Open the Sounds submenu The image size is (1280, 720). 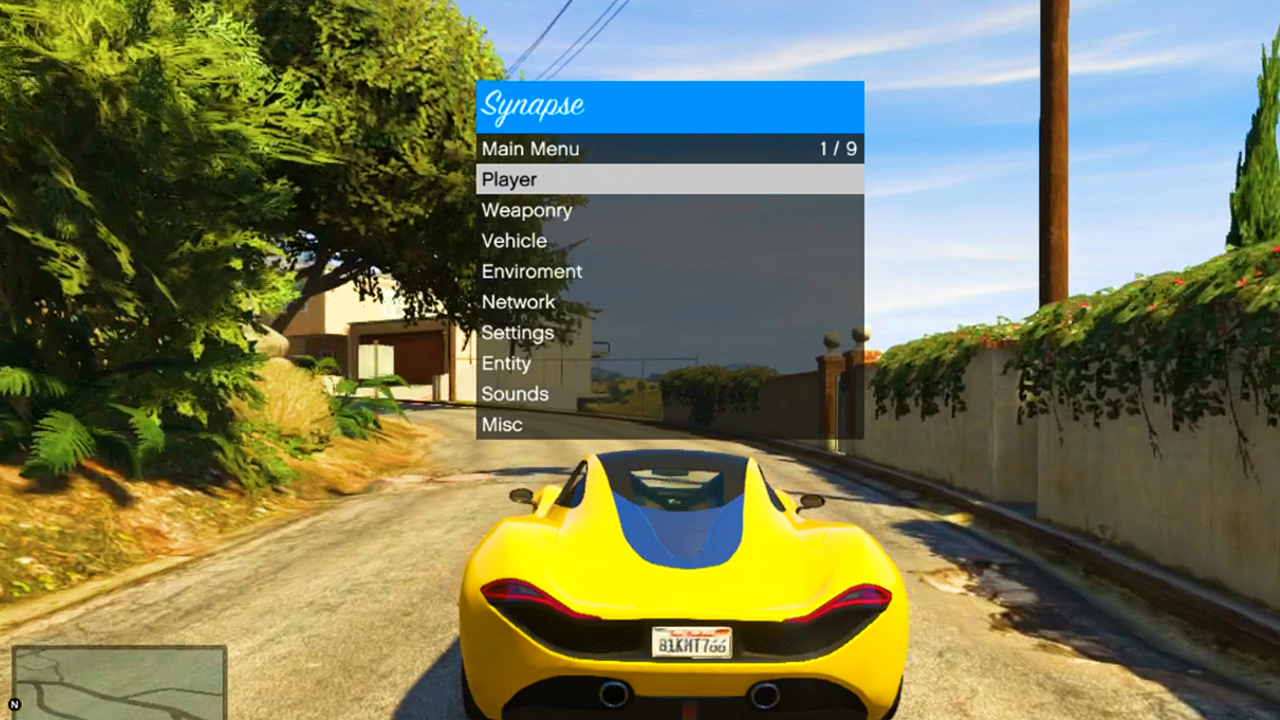669,394
